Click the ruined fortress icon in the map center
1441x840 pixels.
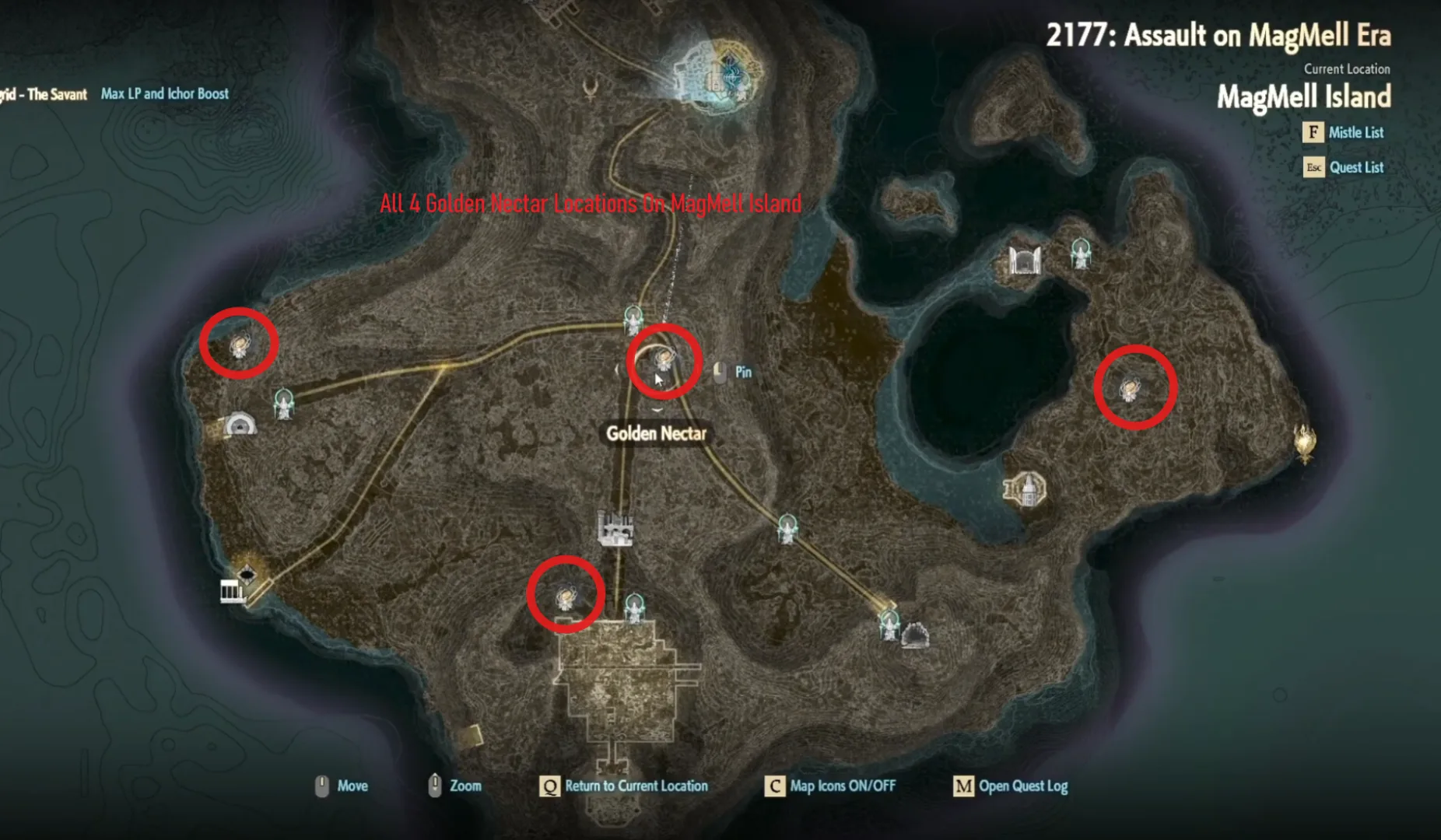click(615, 527)
